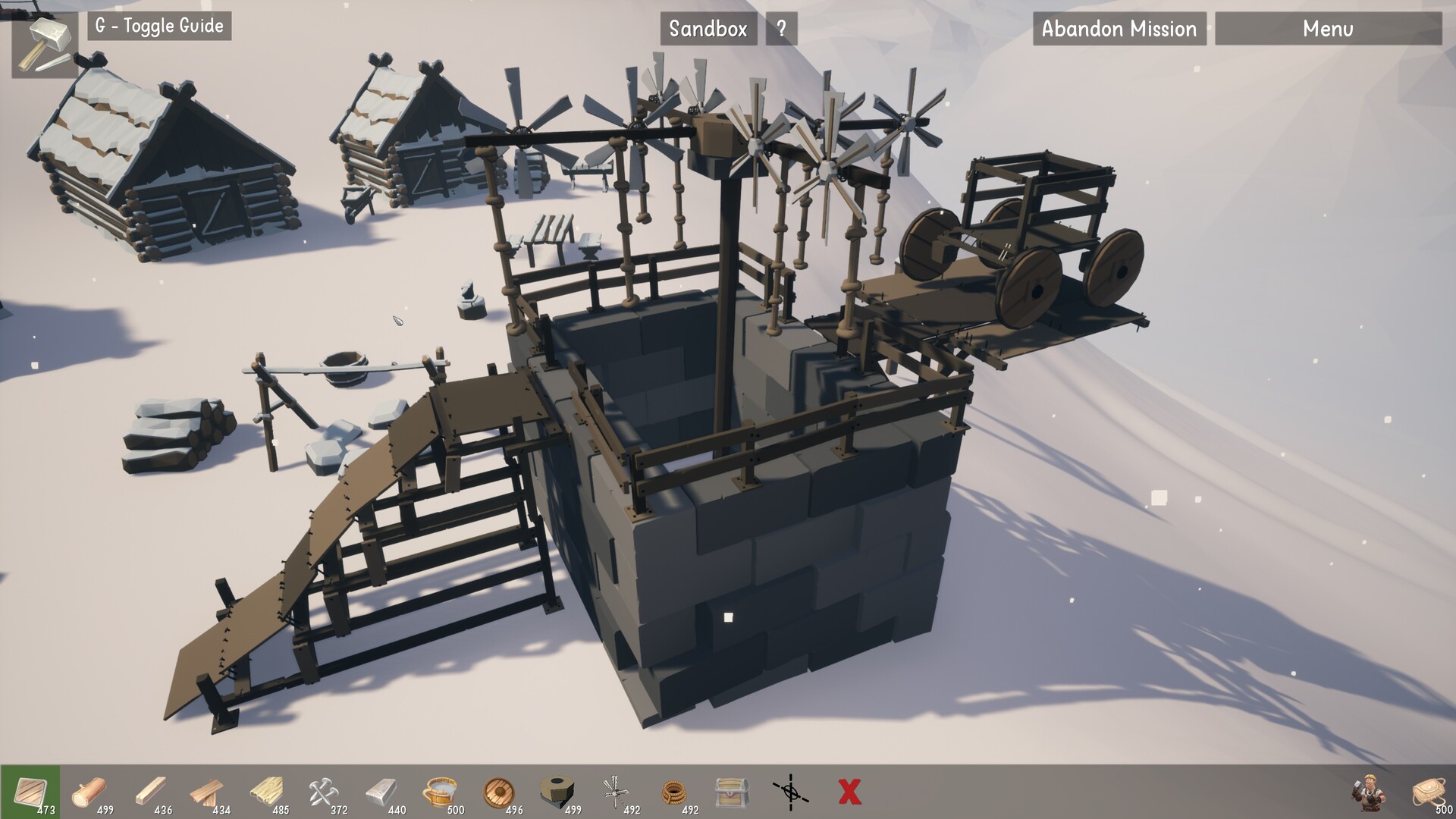
Task: Open the Menu
Action: [x=1328, y=30]
